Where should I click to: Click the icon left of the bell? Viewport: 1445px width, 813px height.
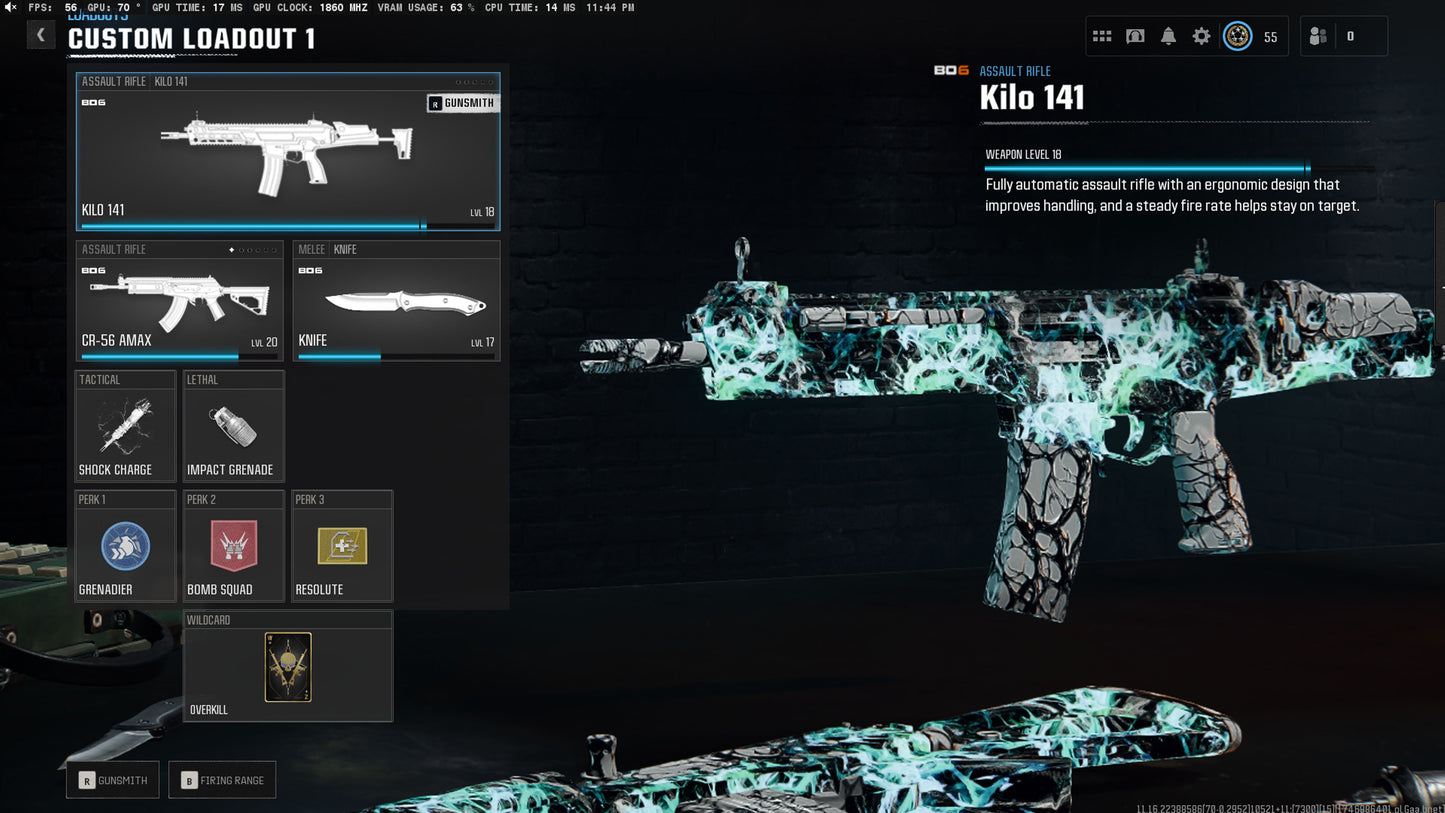point(1135,37)
